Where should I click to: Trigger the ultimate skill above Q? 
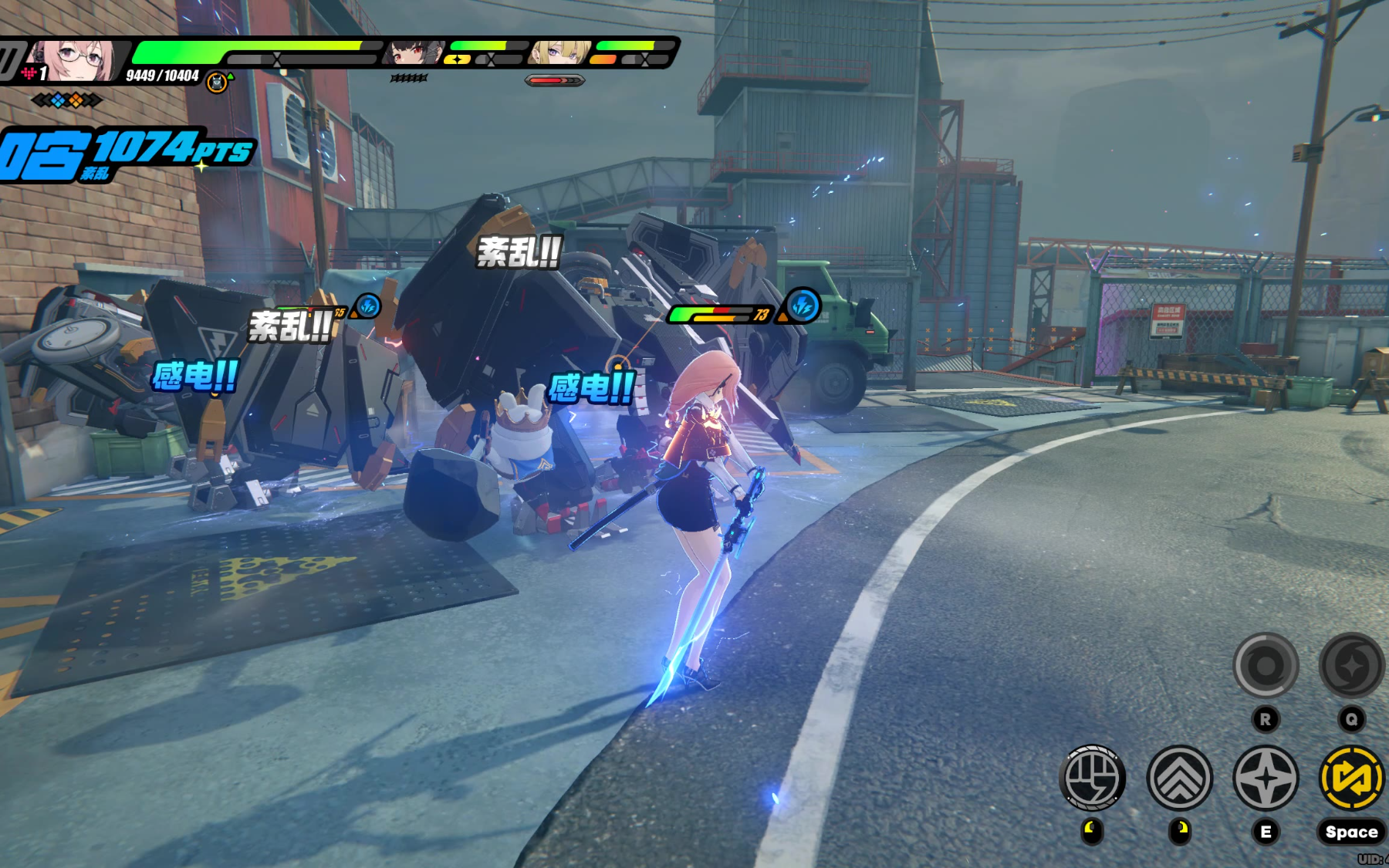1351,665
